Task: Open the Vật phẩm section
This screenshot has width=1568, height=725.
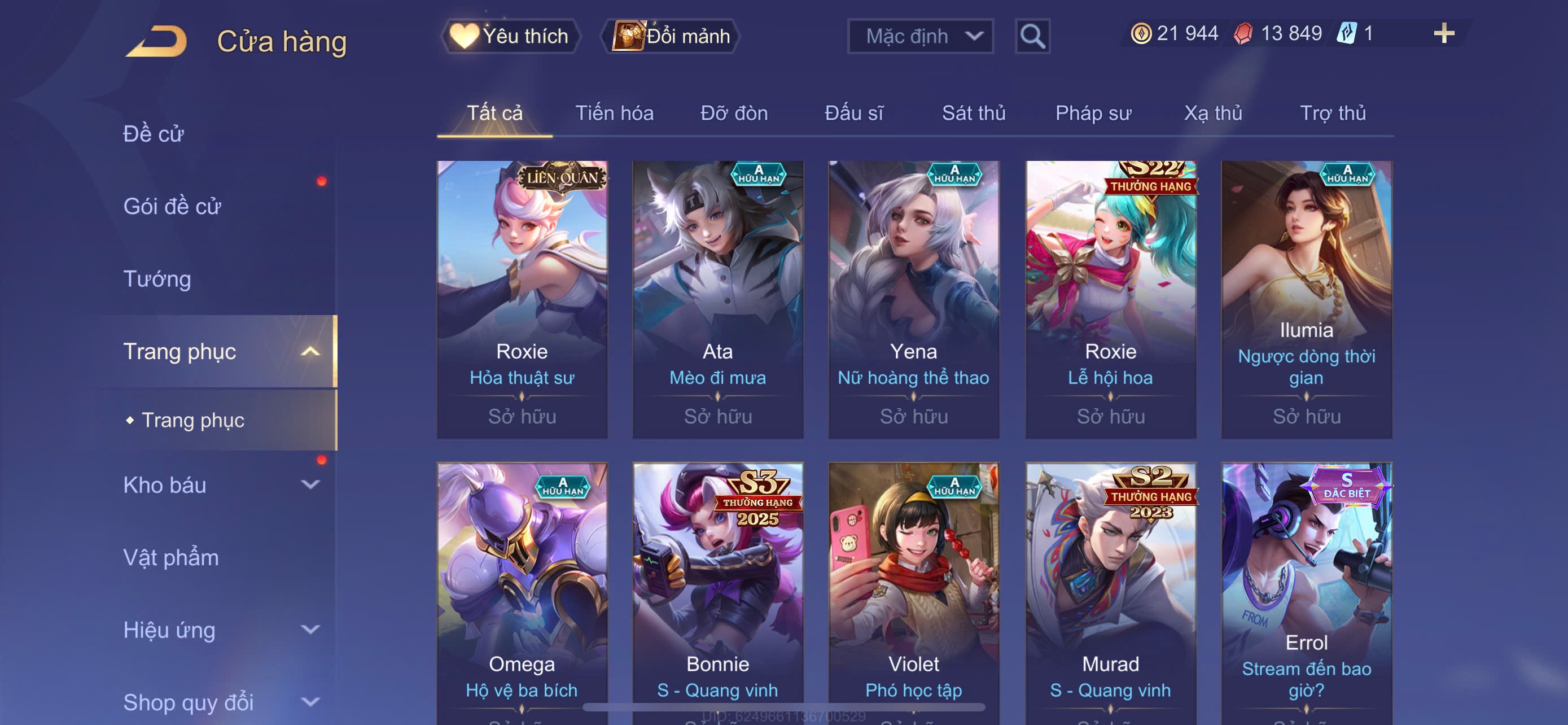Action: (x=170, y=558)
